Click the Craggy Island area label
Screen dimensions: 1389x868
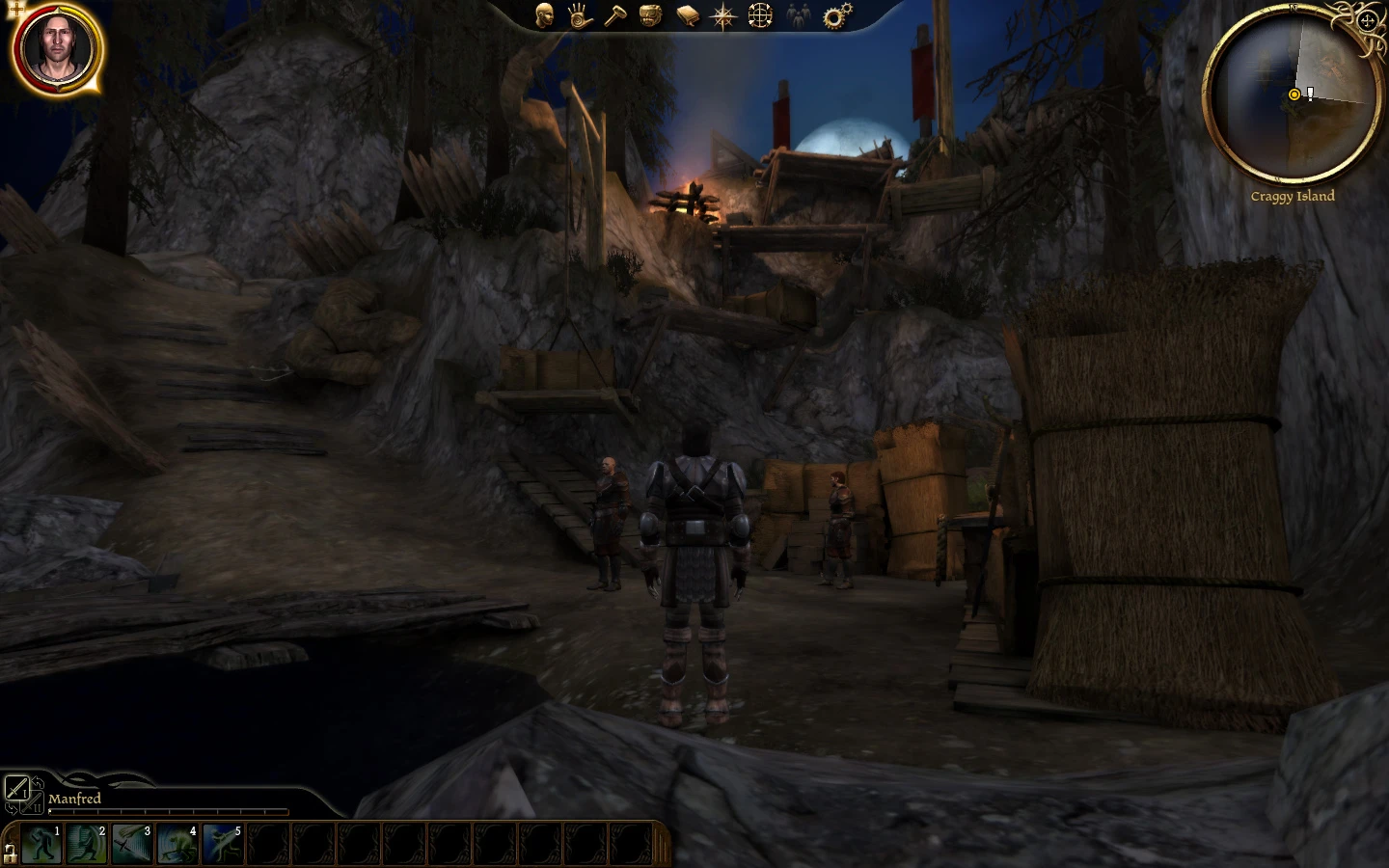(x=1293, y=196)
